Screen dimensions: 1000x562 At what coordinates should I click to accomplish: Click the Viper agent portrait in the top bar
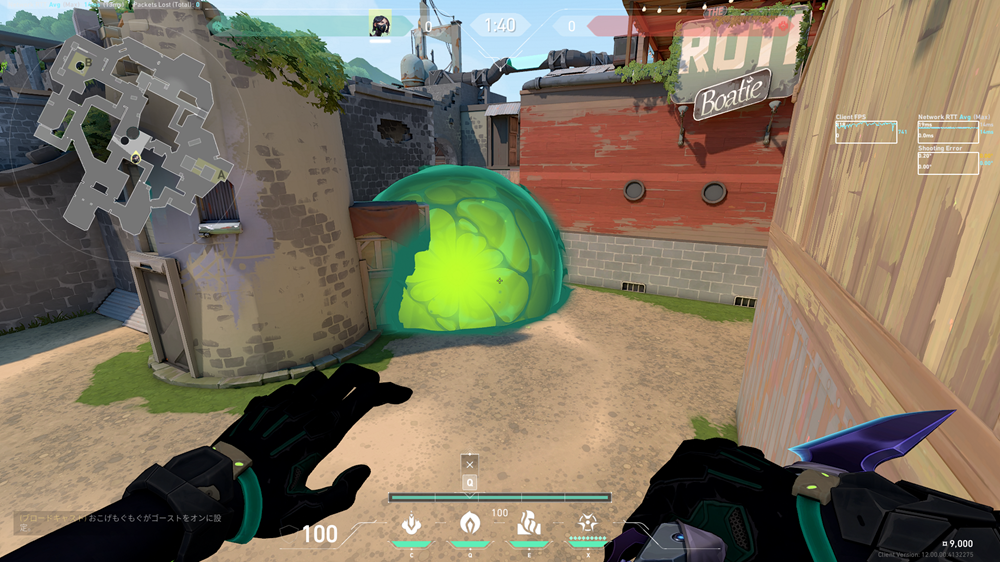(379, 24)
